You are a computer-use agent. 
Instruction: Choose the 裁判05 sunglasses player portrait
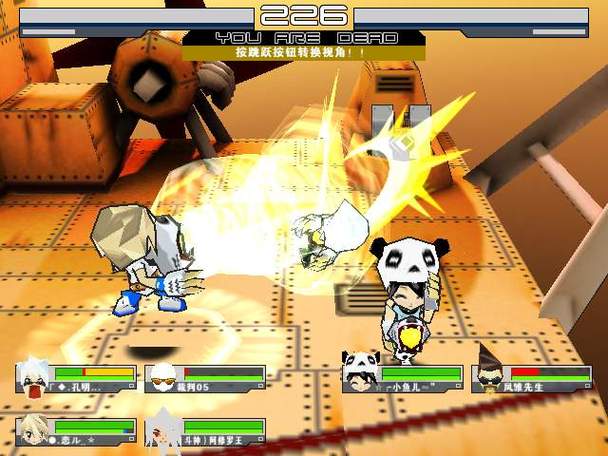click(x=162, y=378)
